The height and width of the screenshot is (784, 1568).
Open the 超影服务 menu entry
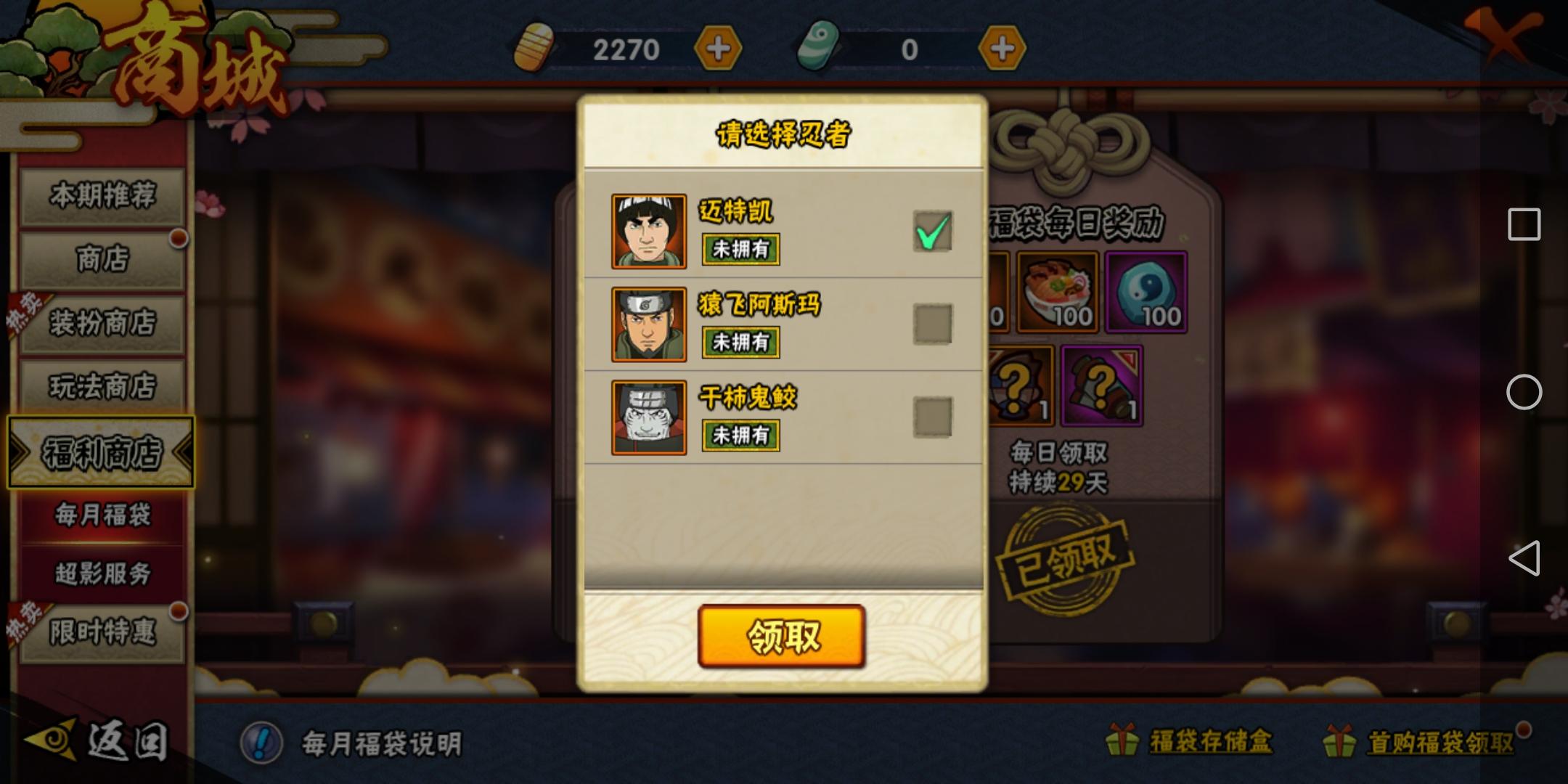coord(102,571)
